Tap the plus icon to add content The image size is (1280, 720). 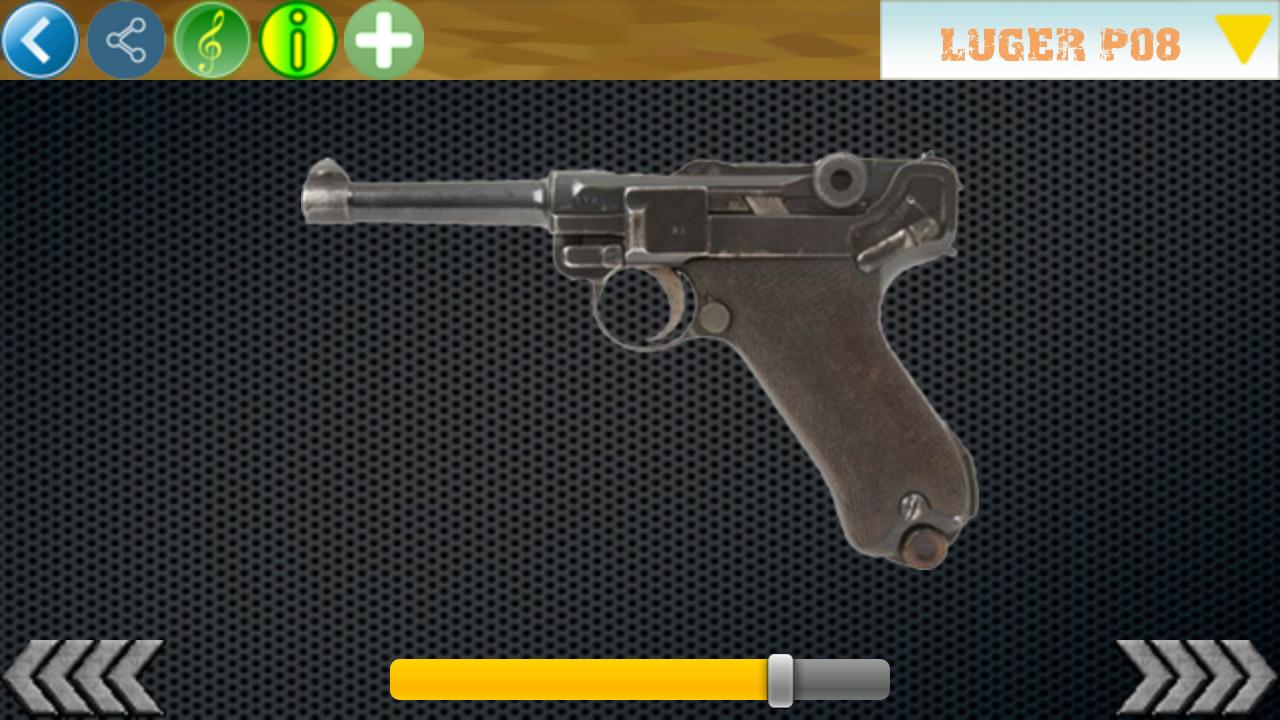point(383,39)
